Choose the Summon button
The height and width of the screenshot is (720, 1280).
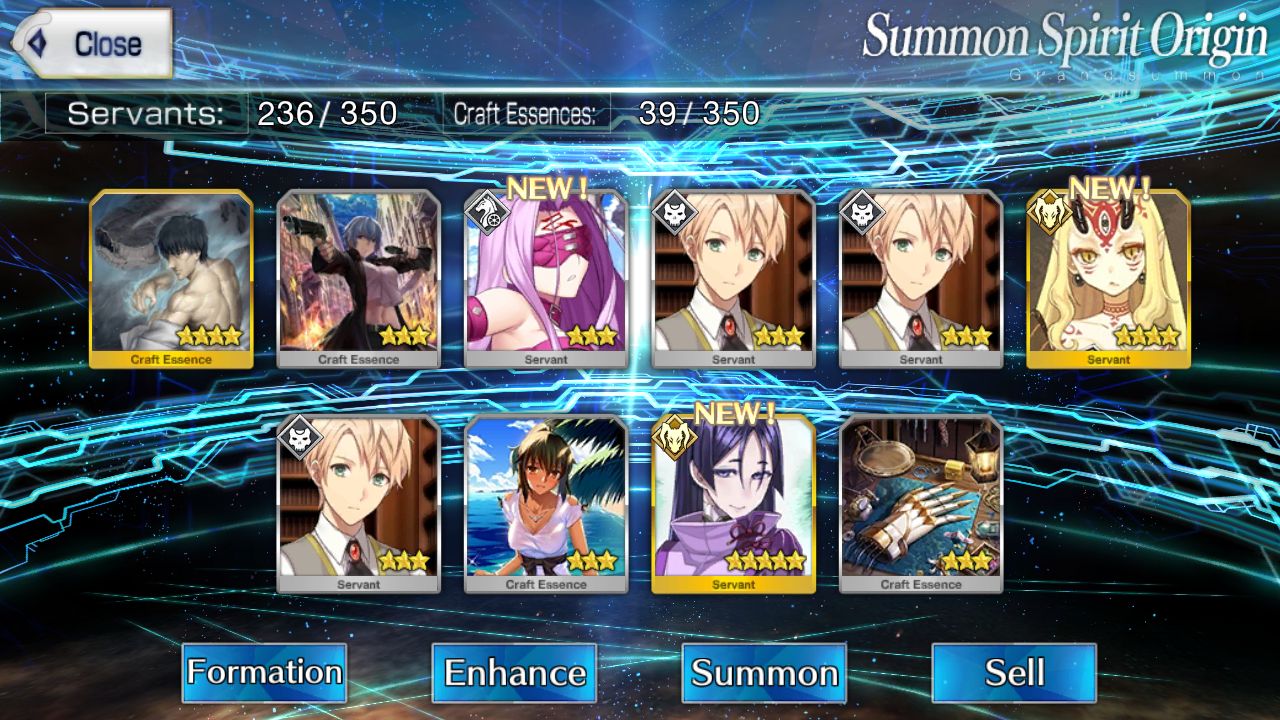(764, 672)
